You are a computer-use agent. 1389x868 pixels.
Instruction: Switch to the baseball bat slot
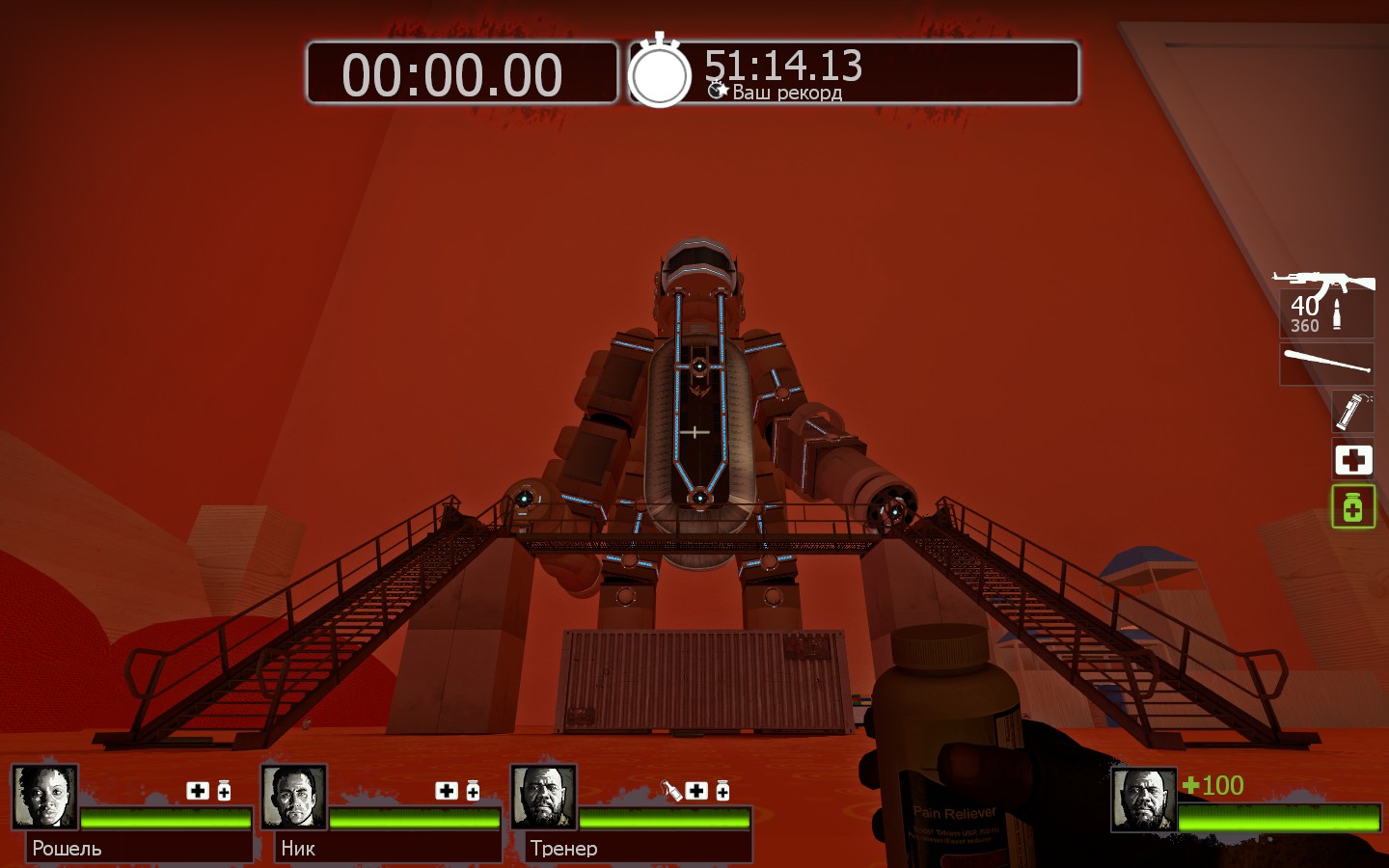(1326, 364)
